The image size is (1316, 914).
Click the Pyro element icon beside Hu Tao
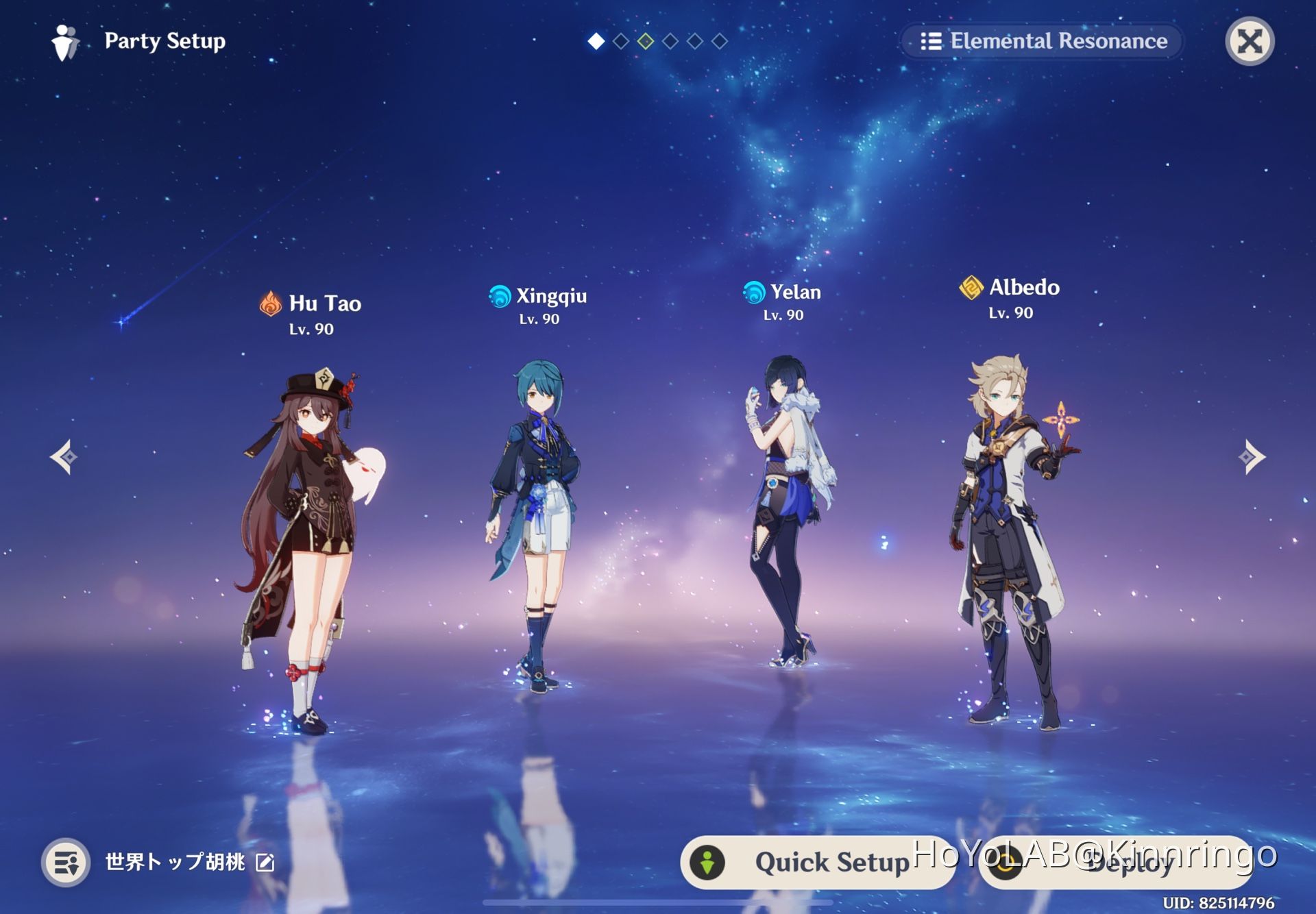point(269,304)
